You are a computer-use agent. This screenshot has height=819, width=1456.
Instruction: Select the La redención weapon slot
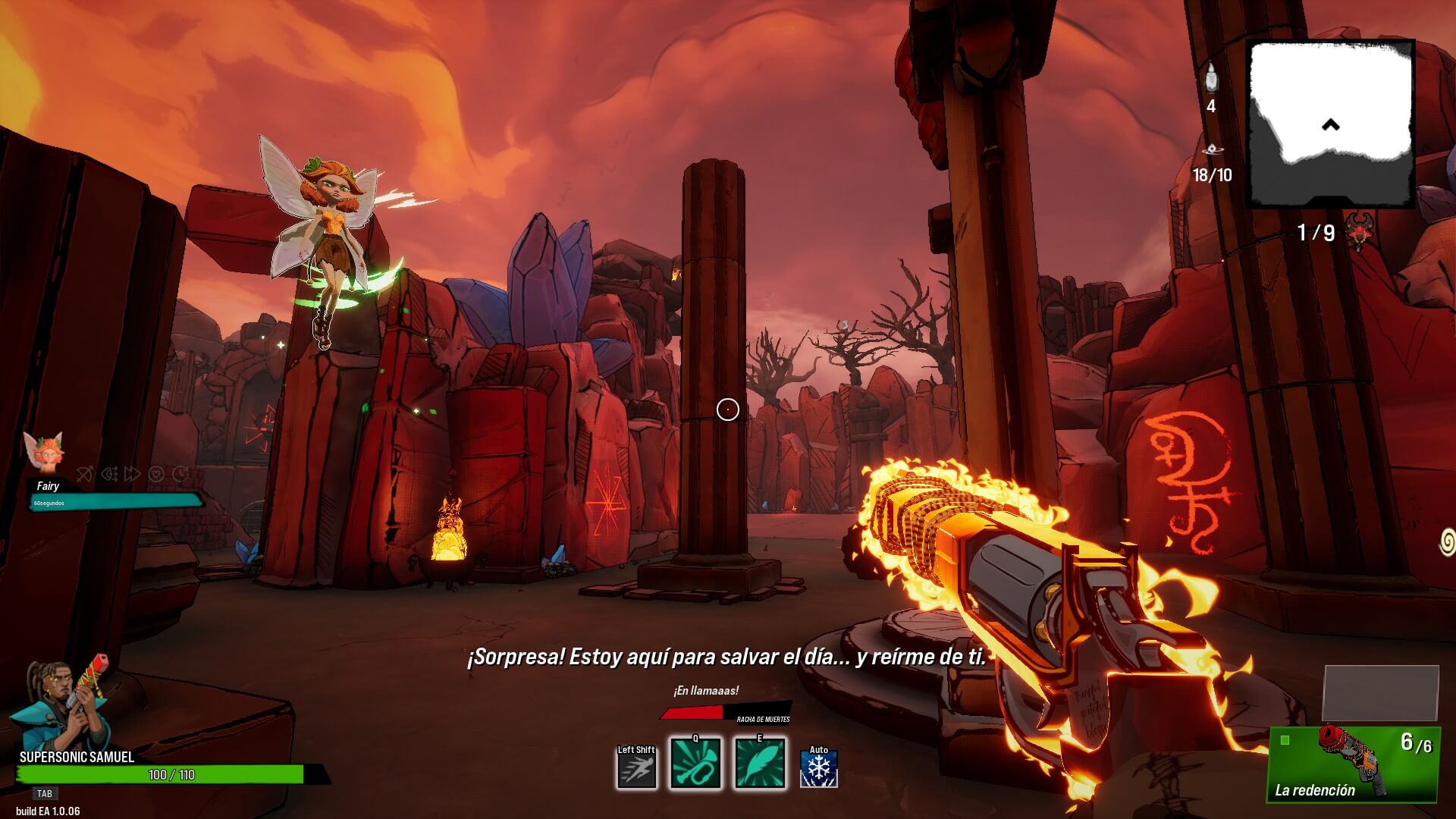1354,763
